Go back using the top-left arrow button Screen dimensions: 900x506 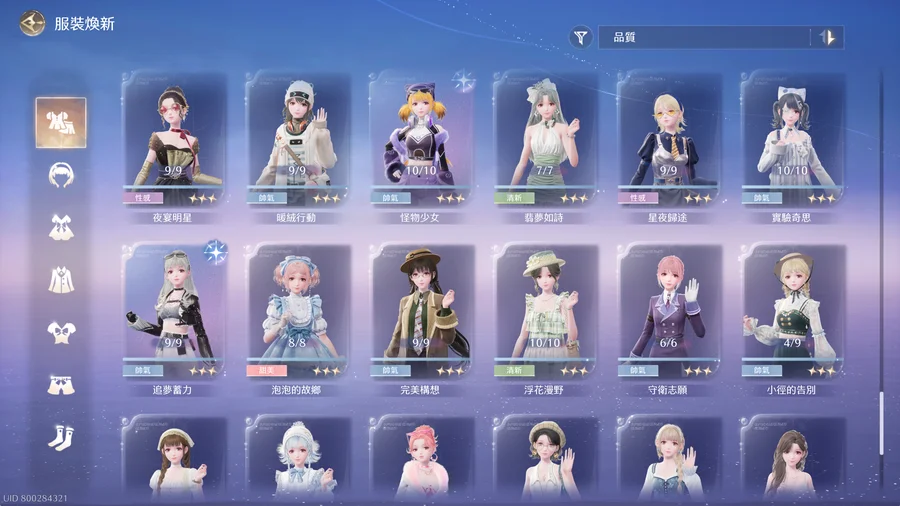click(x=32, y=23)
